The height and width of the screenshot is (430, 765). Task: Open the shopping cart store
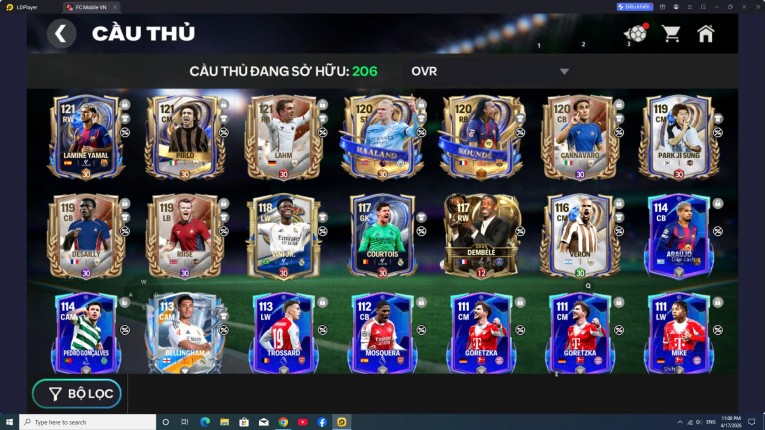671,34
